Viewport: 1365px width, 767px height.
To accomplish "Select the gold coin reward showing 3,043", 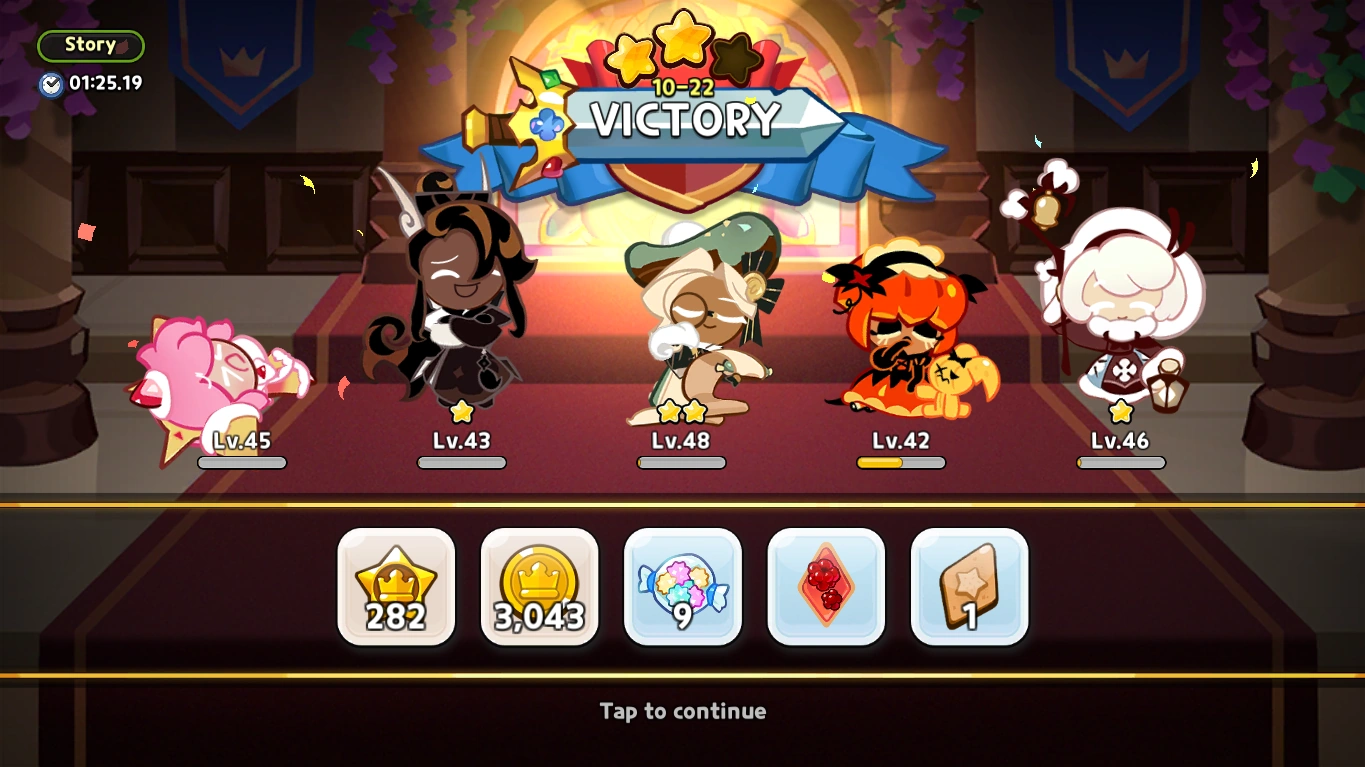I will point(539,586).
